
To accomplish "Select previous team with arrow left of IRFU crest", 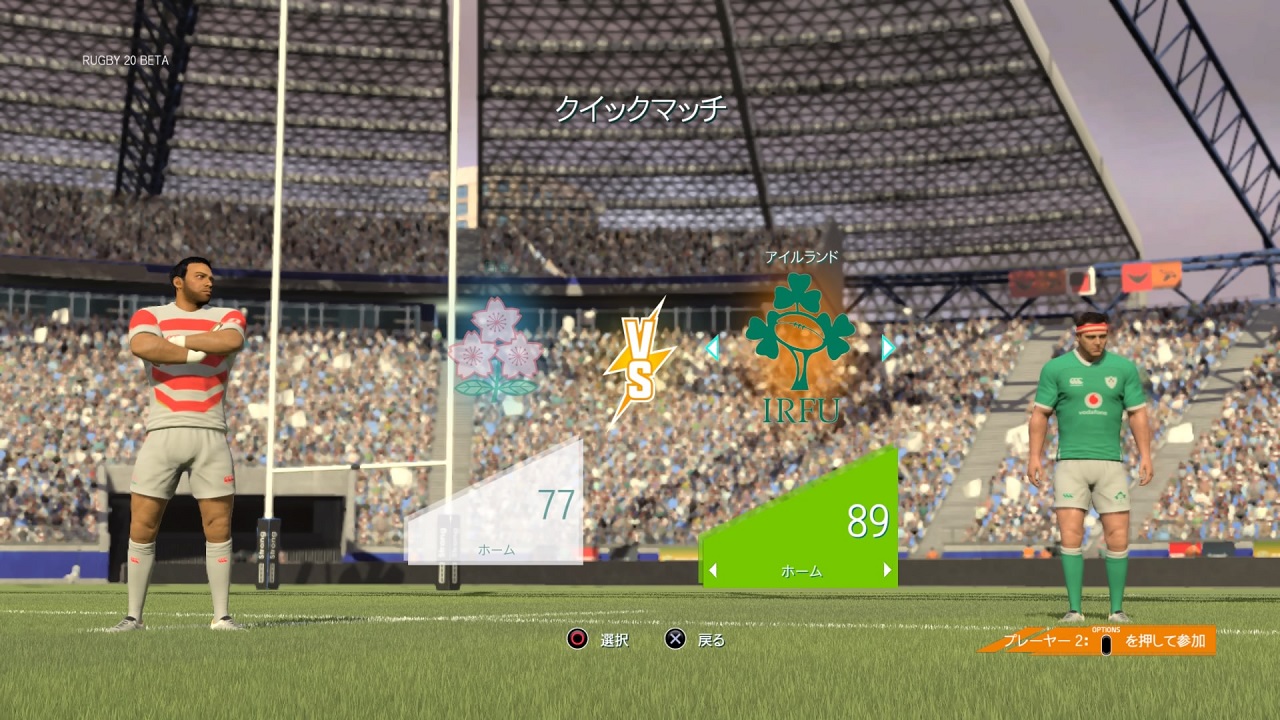I will [x=712, y=348].
